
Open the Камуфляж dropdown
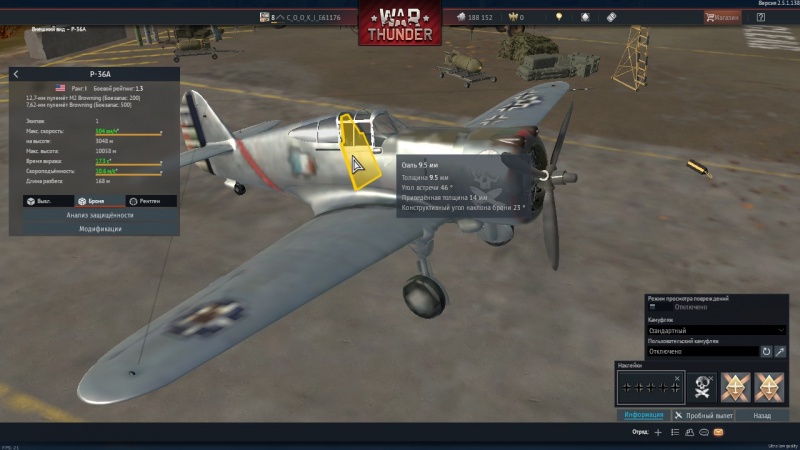[x=716, y=329]
